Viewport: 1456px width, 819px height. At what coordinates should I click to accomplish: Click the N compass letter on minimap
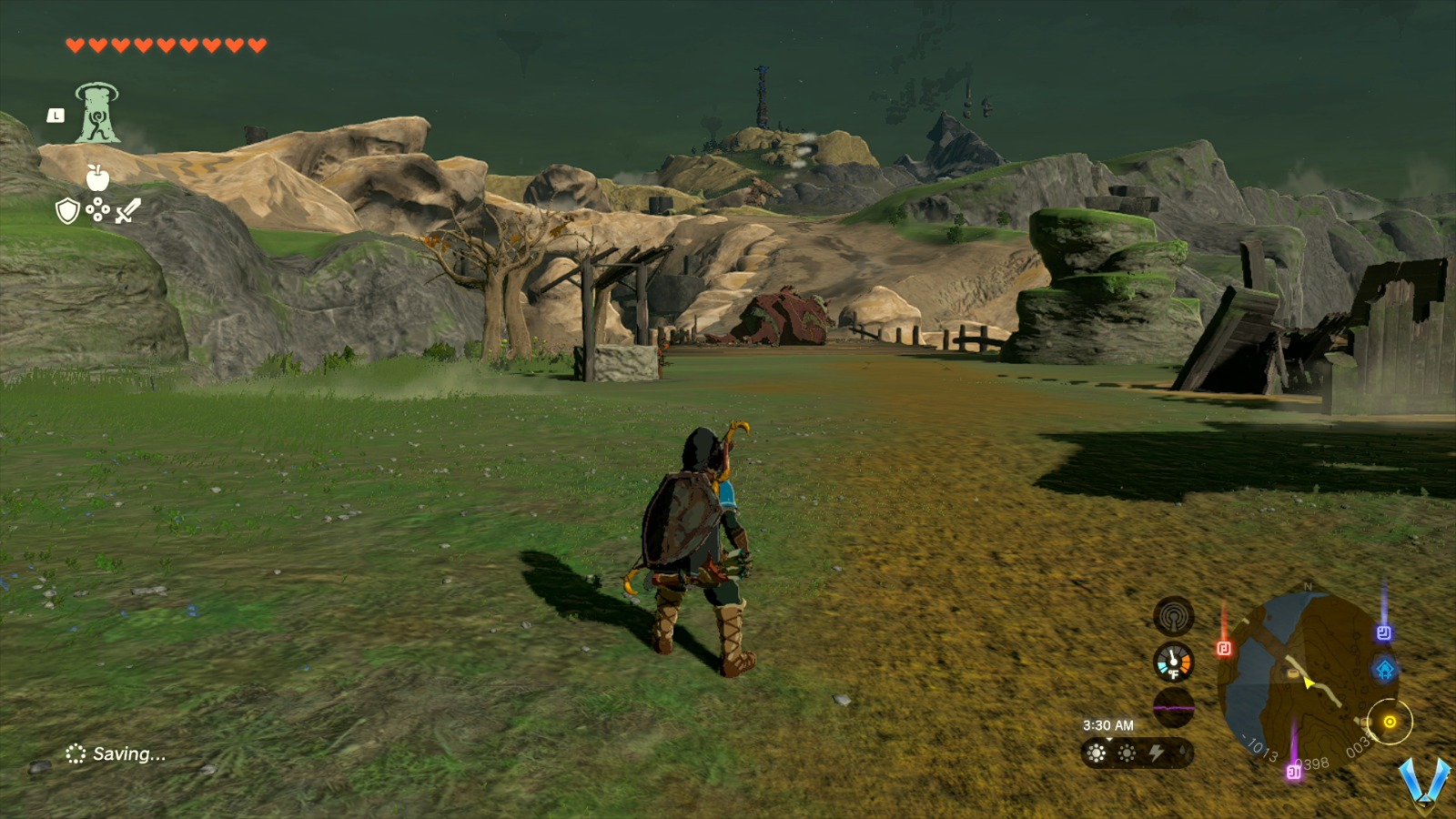[x=1308, y=585]
